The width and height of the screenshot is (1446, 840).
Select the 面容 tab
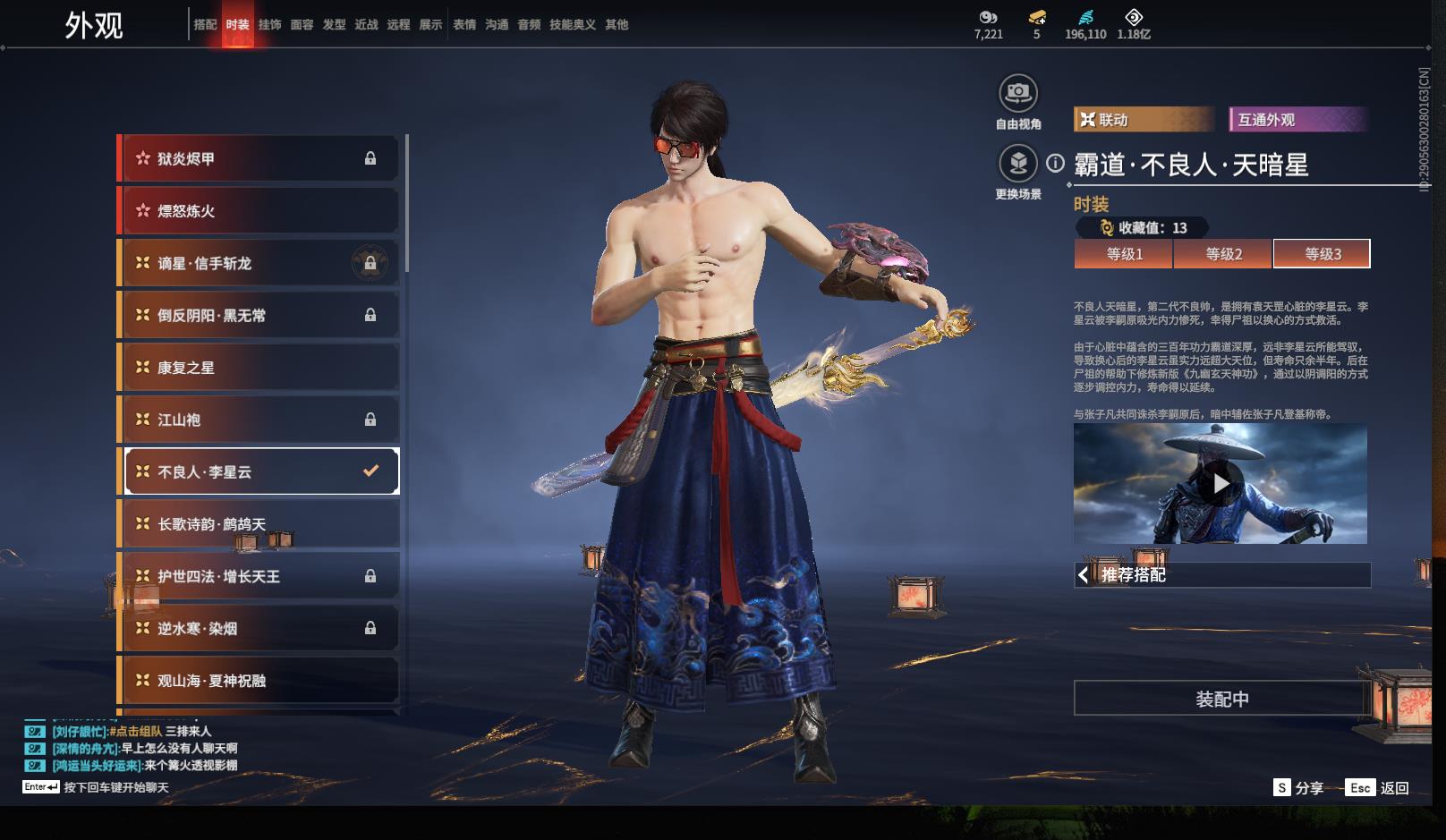click(x=302, y=24)
